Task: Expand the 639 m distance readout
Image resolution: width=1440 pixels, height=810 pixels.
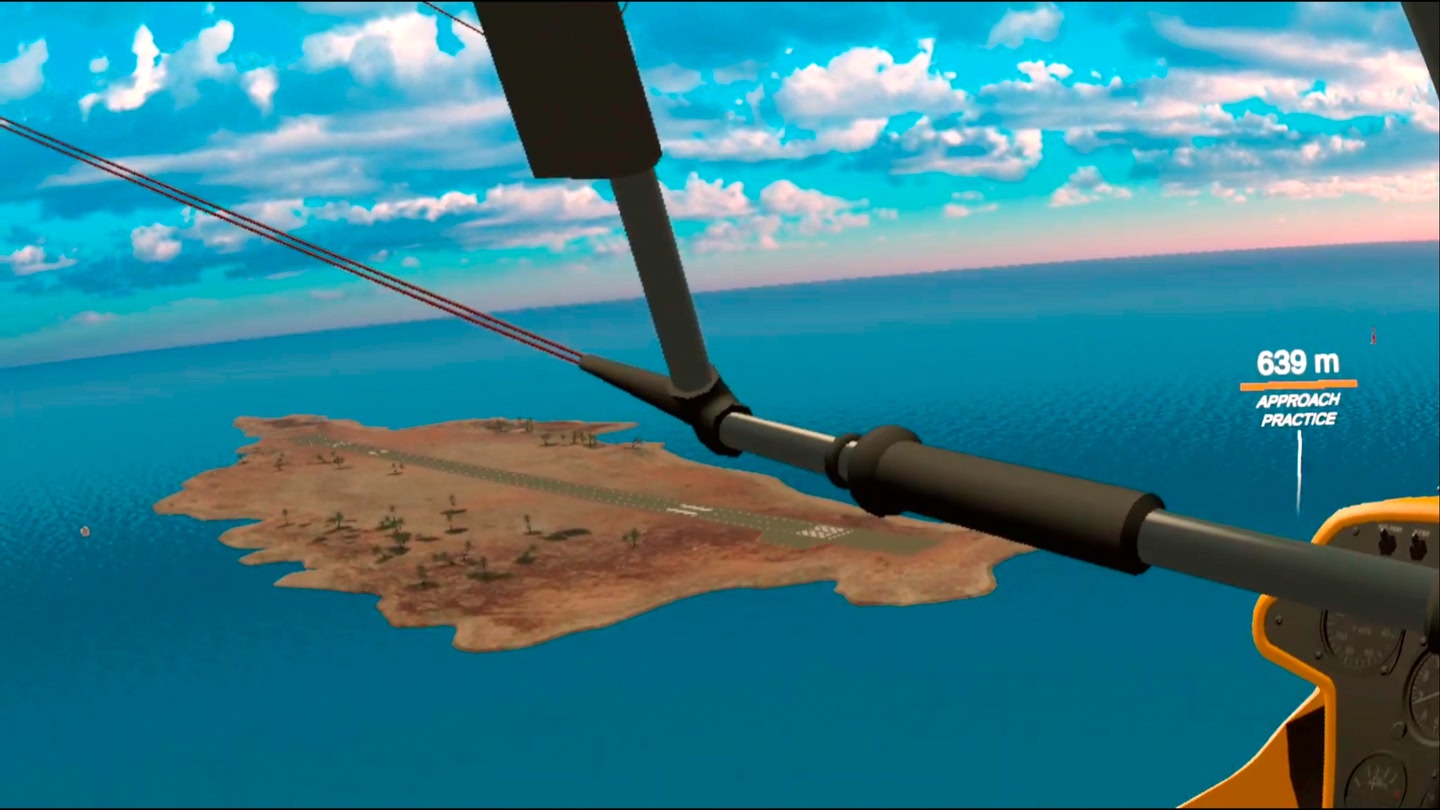Action: coord(1296,365)
